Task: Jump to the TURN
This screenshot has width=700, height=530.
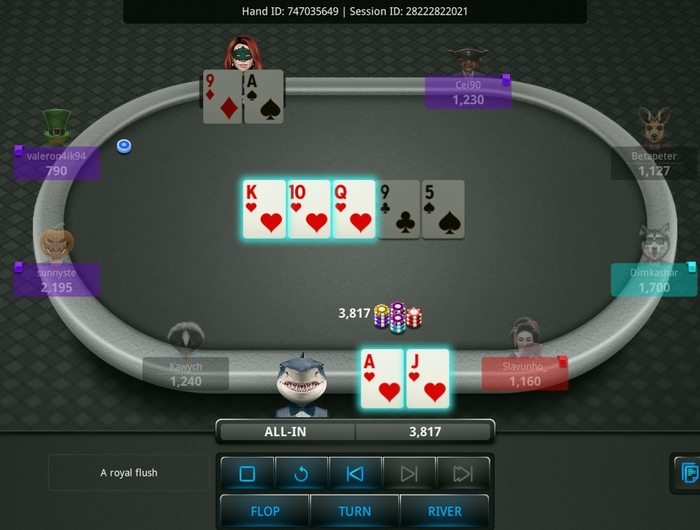Action: 355,511
